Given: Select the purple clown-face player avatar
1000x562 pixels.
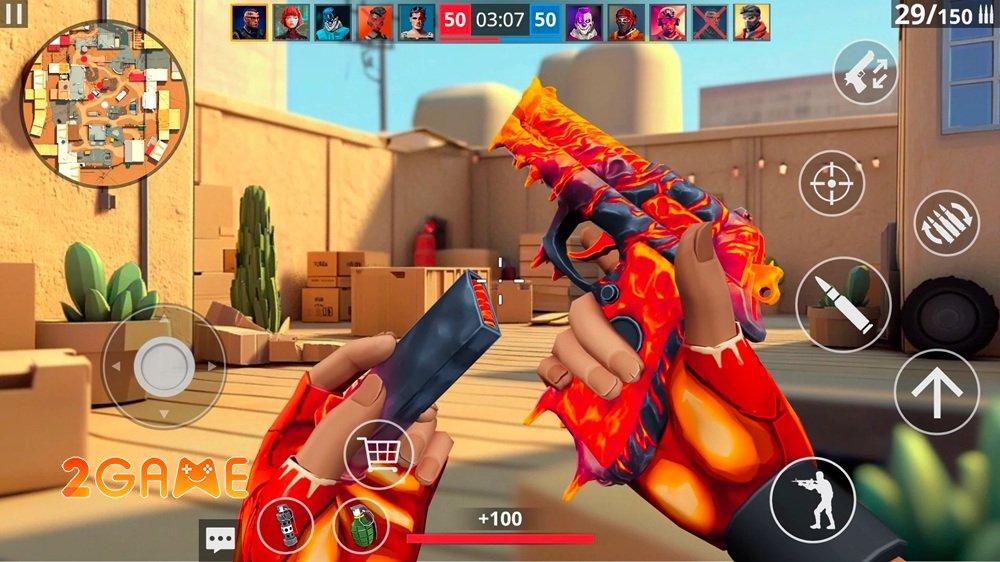Looking at the screenshot, I should pyautogui.click(x=582, y=22).
